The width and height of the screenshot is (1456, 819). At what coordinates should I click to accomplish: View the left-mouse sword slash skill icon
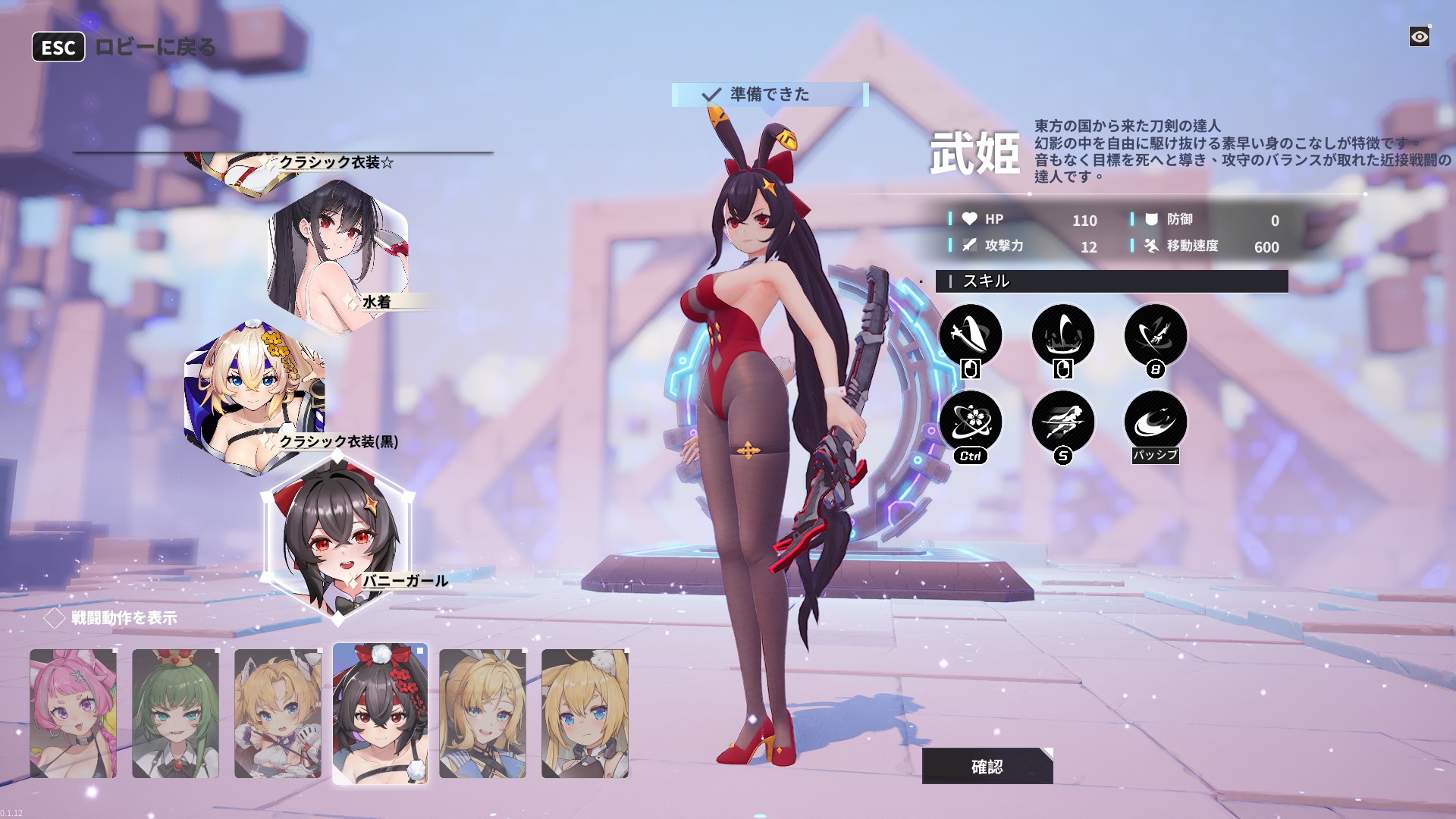pyautogui.click(x=970, y=335)
